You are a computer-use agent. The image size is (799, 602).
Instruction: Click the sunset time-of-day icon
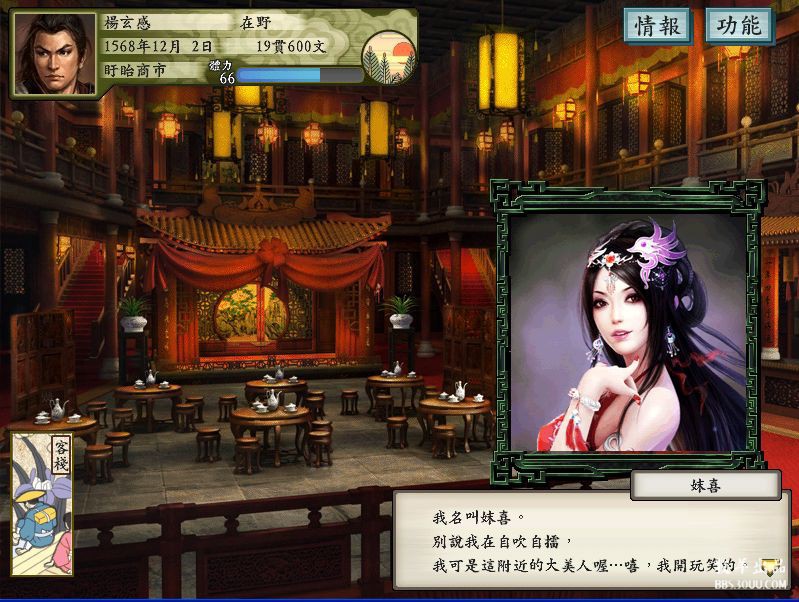point(389,57)
